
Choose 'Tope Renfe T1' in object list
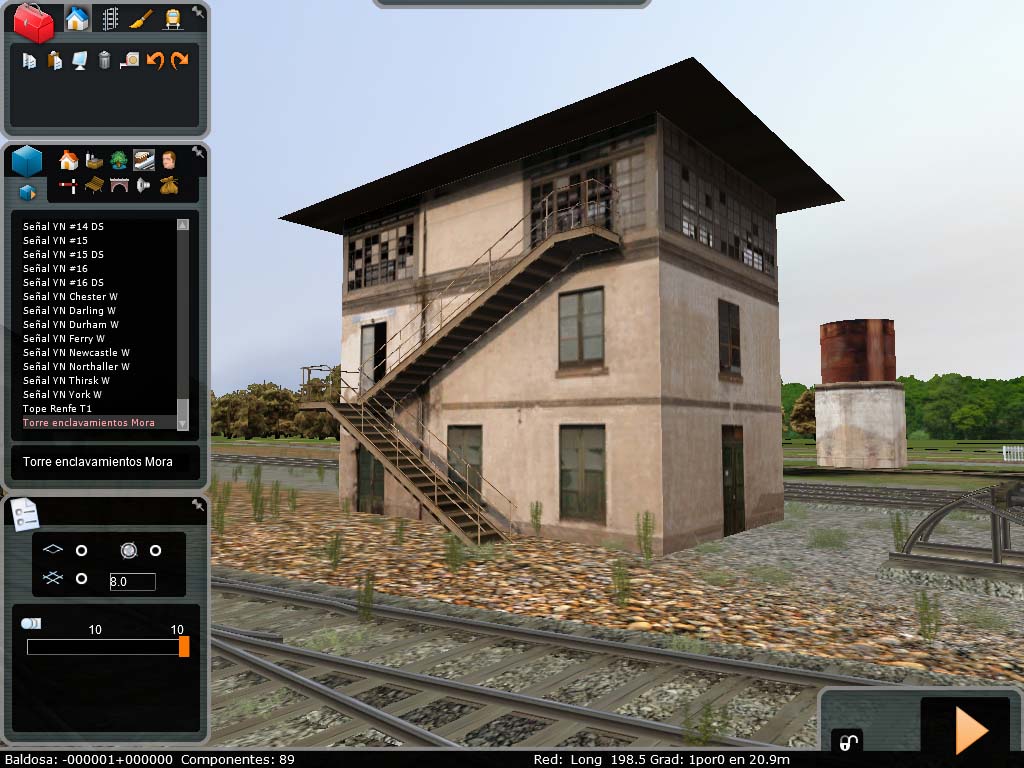57,409
